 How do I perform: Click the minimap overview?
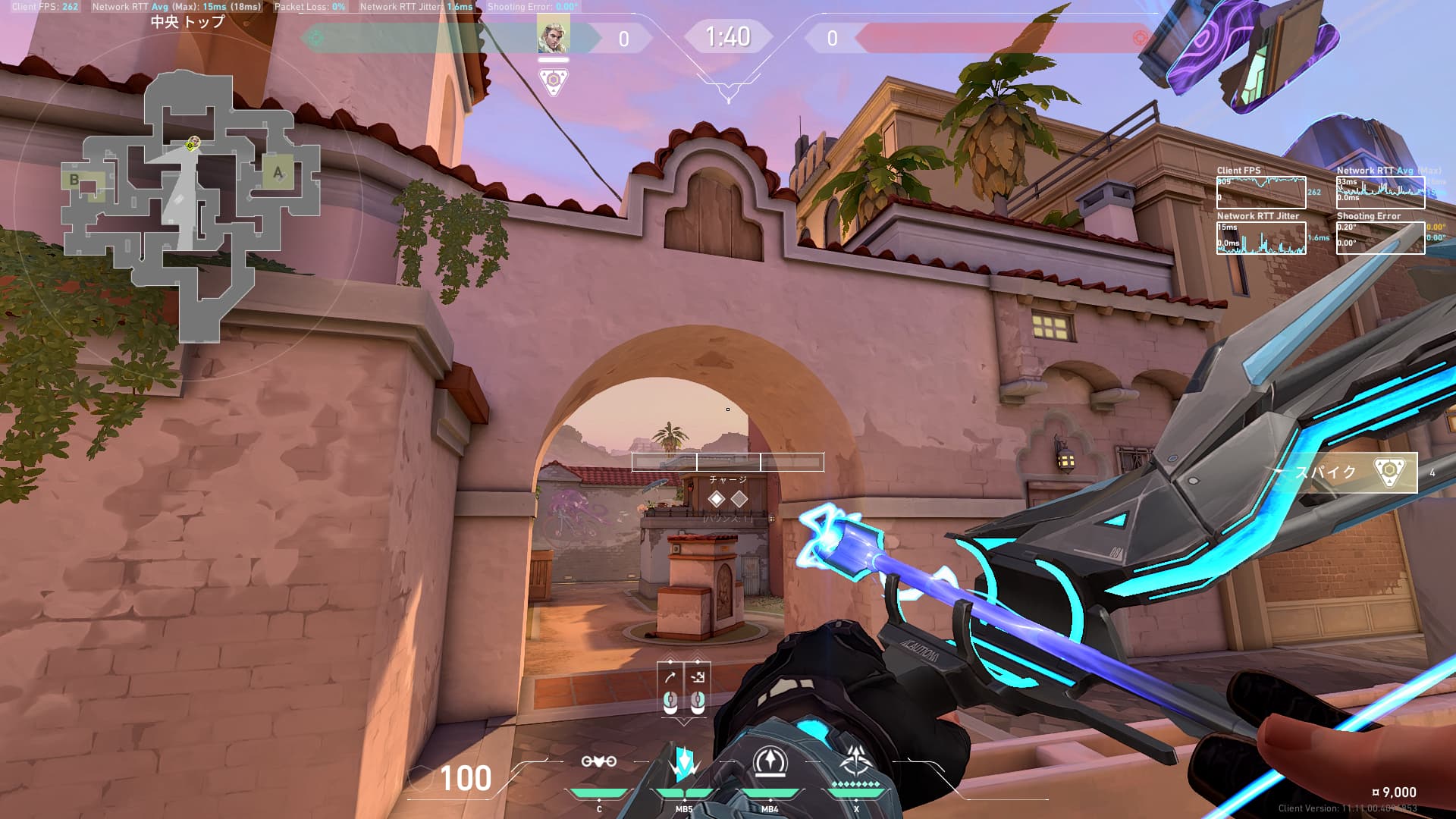coord(190,205)
